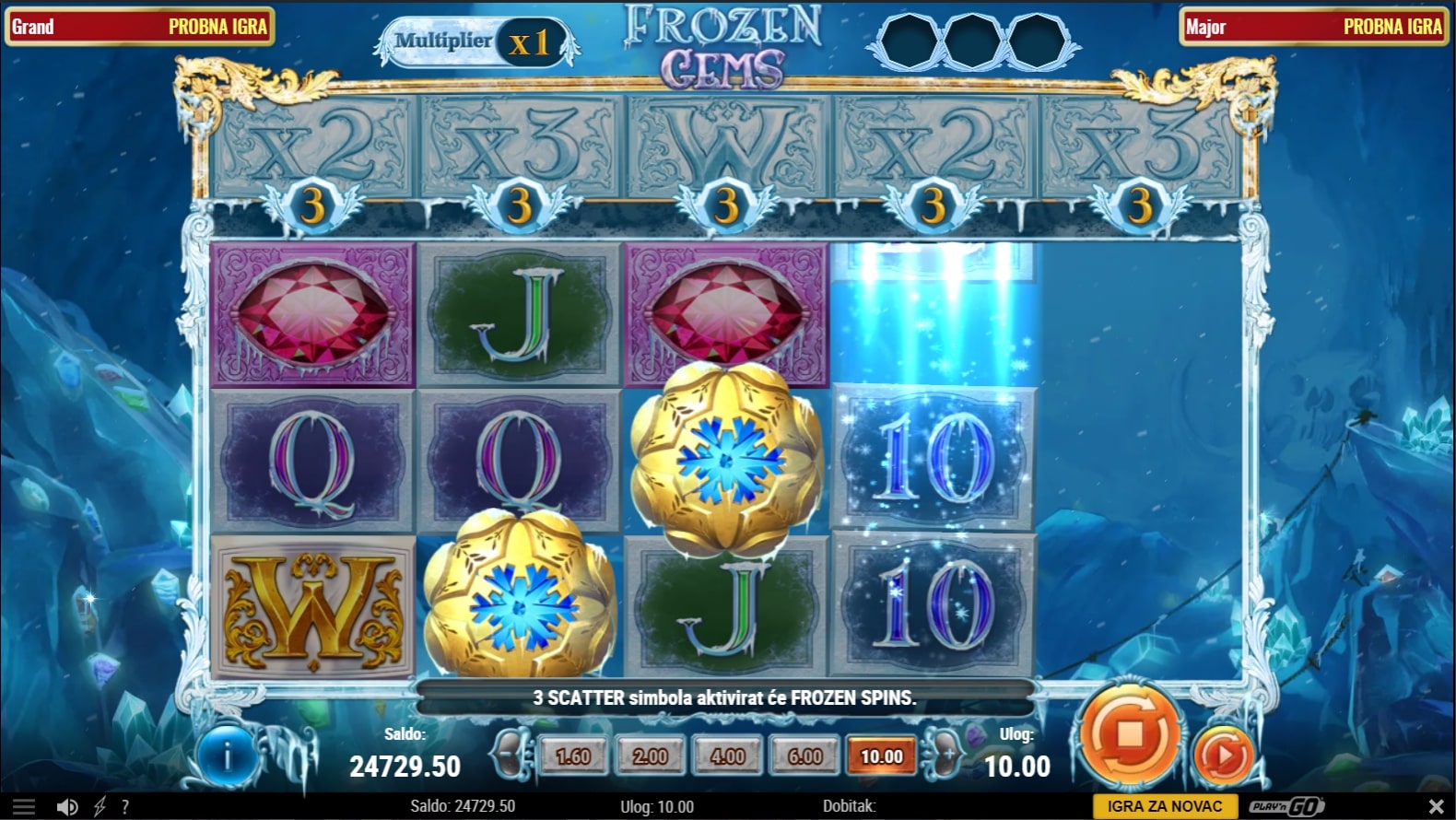Image resolution: width=1456 pixels, height=820 pixels.
Task: Toggle sound with the speaker icon
Action: tap(67, 807)
